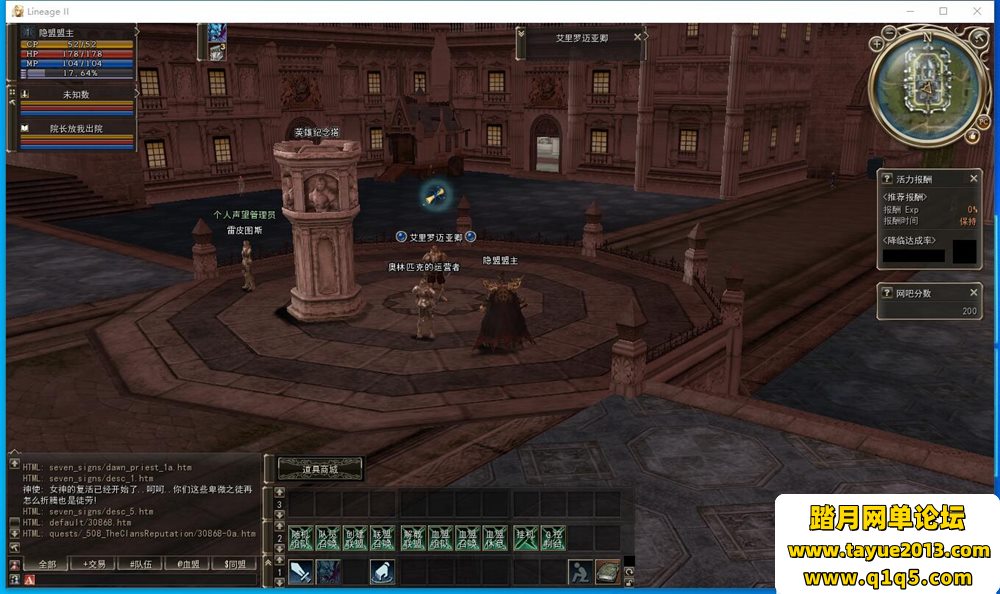Close the 艾里罗迈亚卿 target window
This screenshot has height=594, width=1000.
click(637, 37)
